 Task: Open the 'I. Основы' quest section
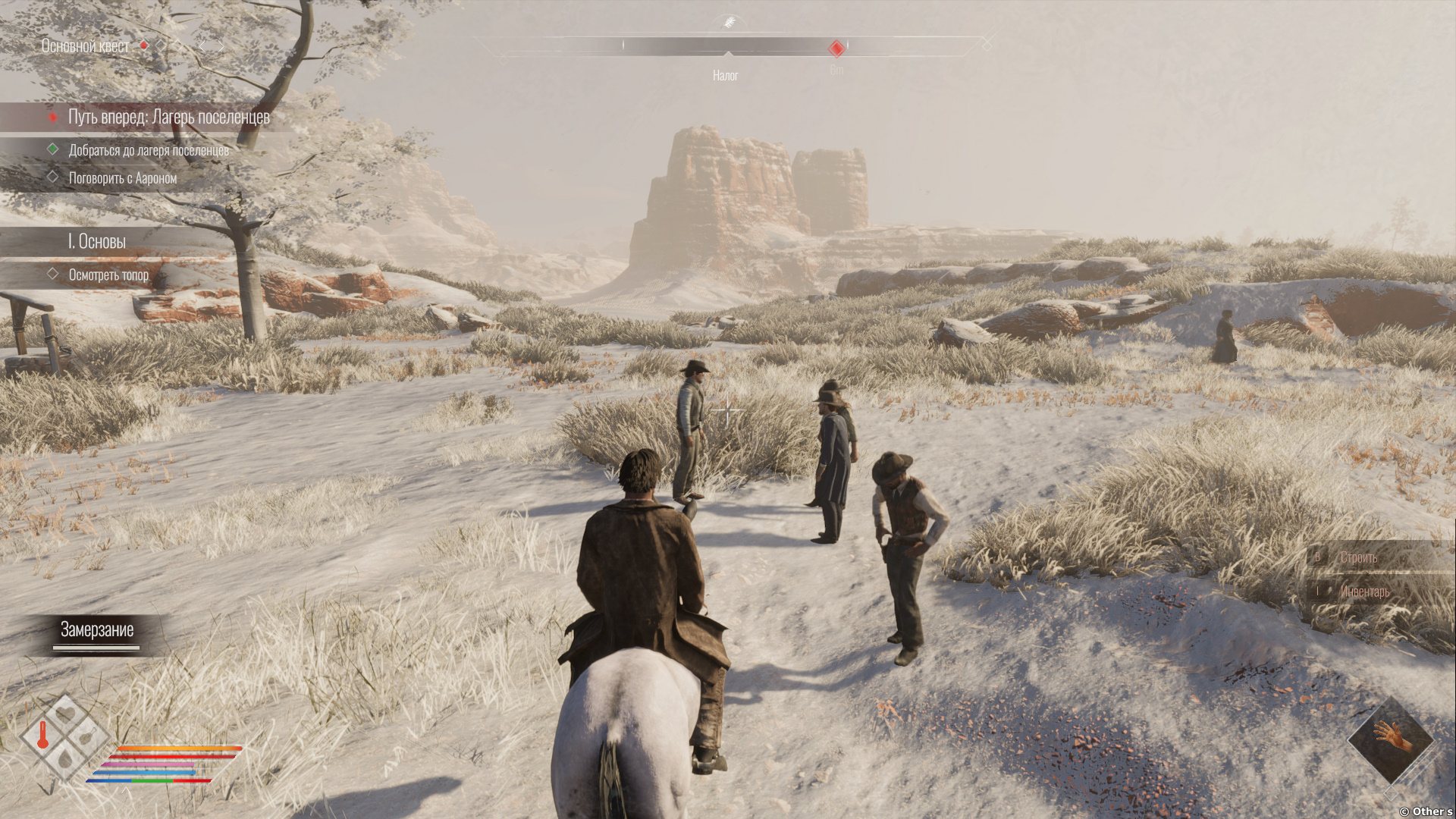click(x=97, y=241)
